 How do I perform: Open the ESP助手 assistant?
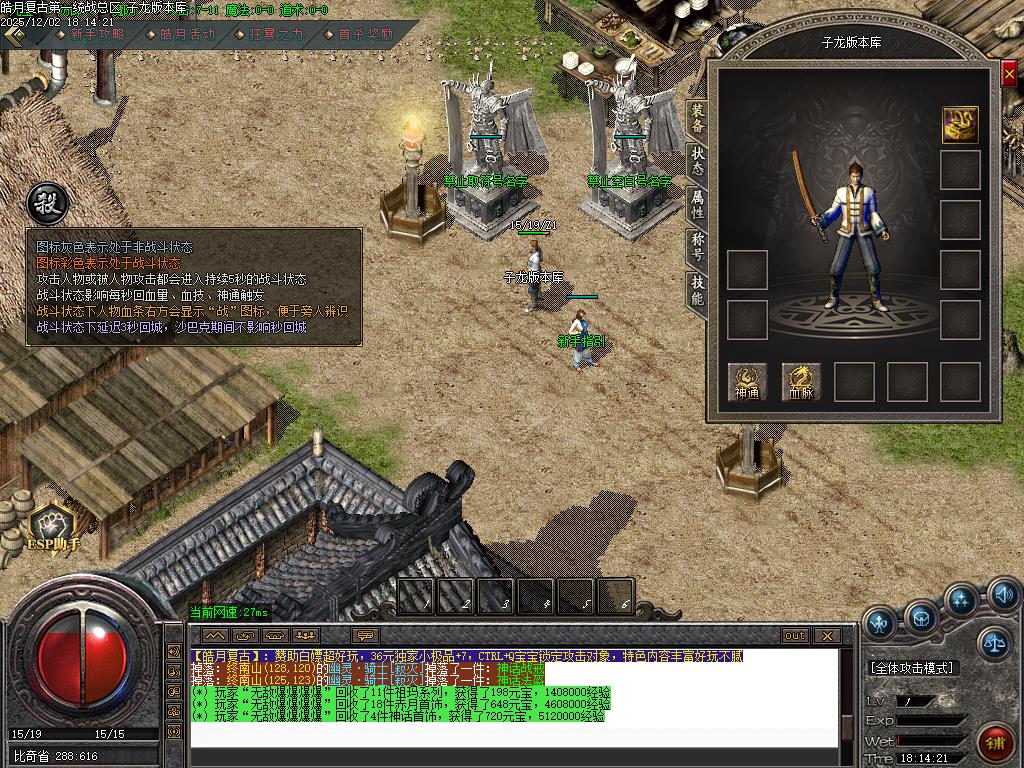click(52, 527)
